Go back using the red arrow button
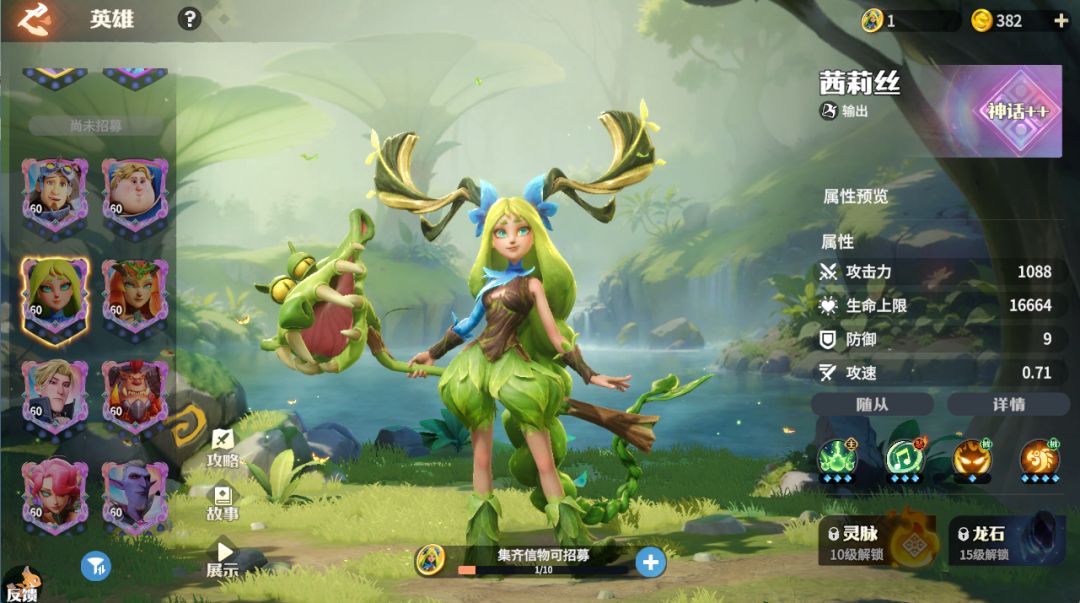Image resolution: width=1080 pixels, height=603 pixels. point(35,19)
